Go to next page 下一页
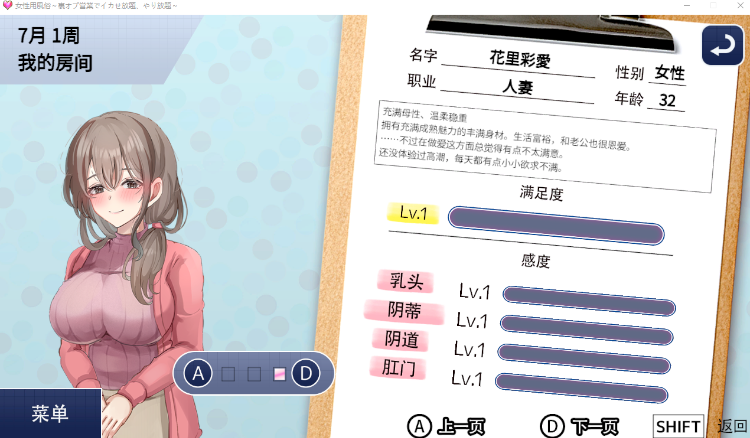750x438 pixels. pos(580,426)
